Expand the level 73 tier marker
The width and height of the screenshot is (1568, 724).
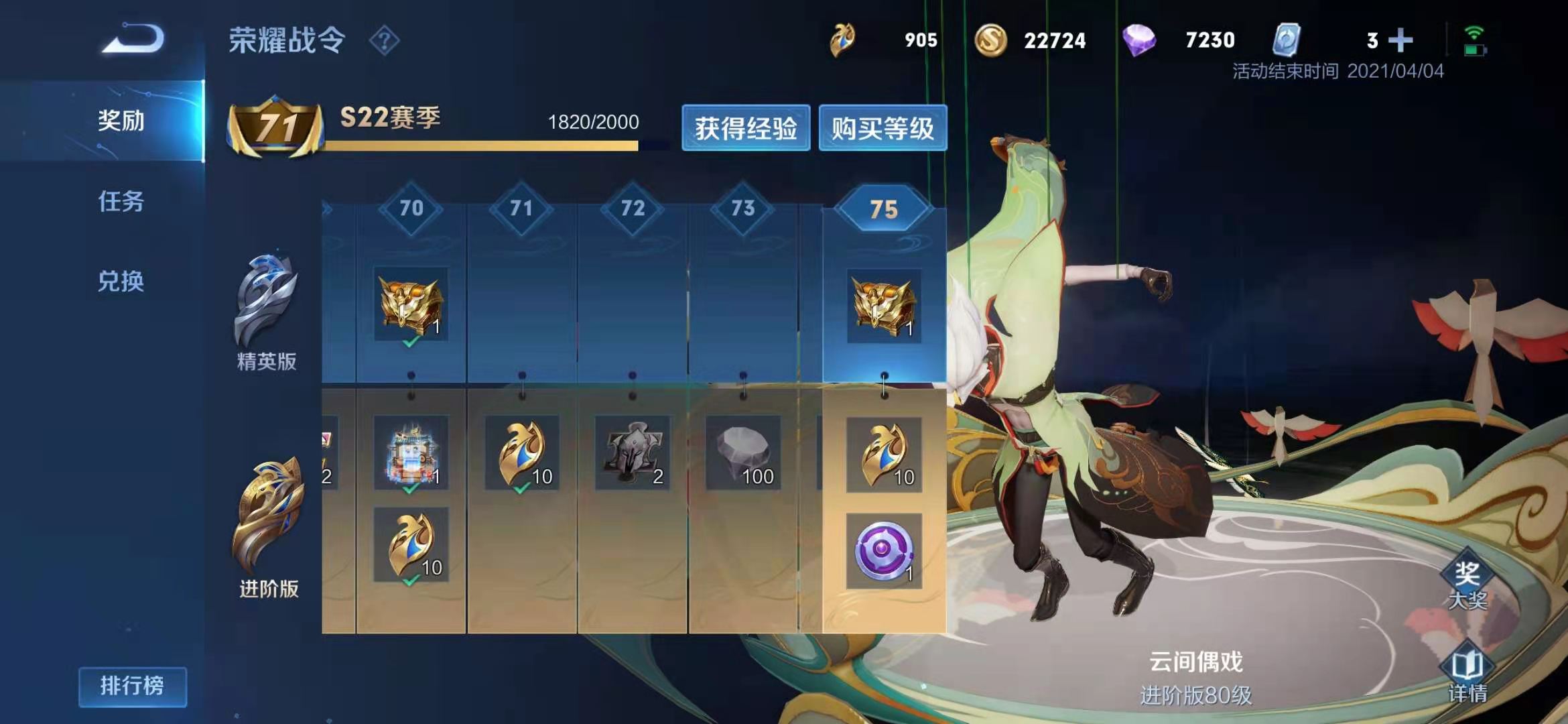pyautogui.click(x=744, y=207)
